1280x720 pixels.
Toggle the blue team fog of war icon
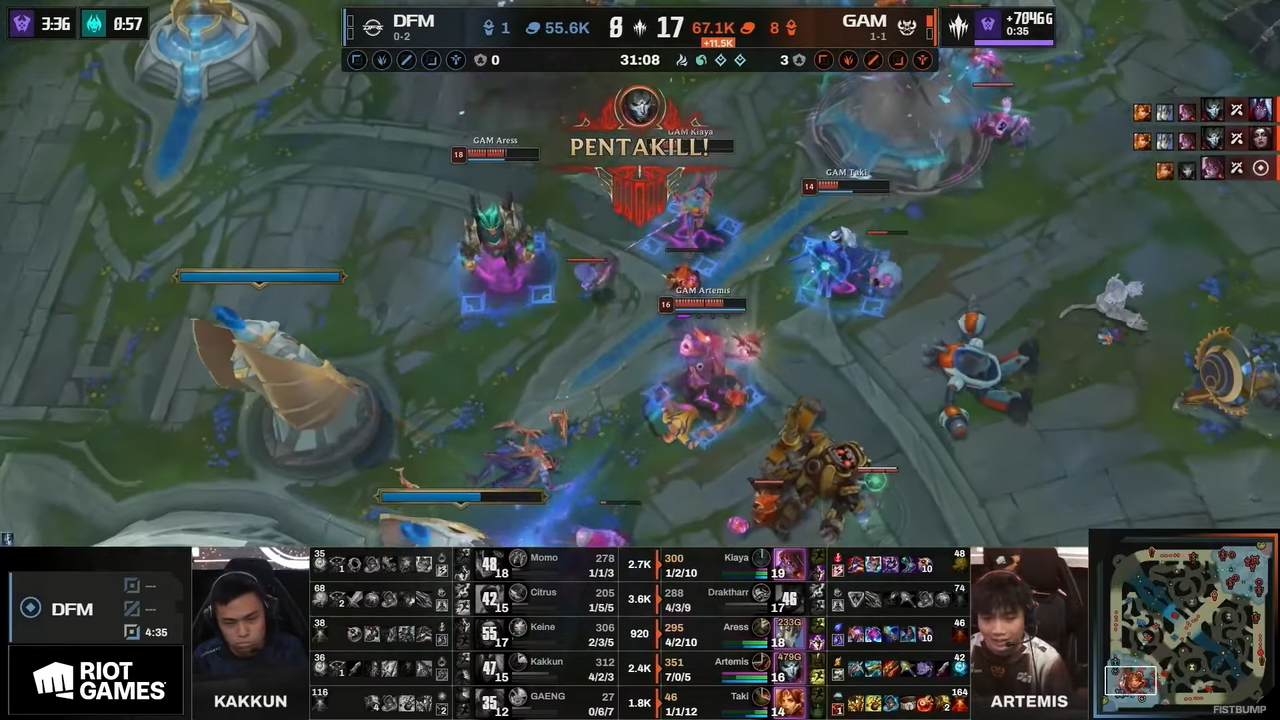point(355,60)
